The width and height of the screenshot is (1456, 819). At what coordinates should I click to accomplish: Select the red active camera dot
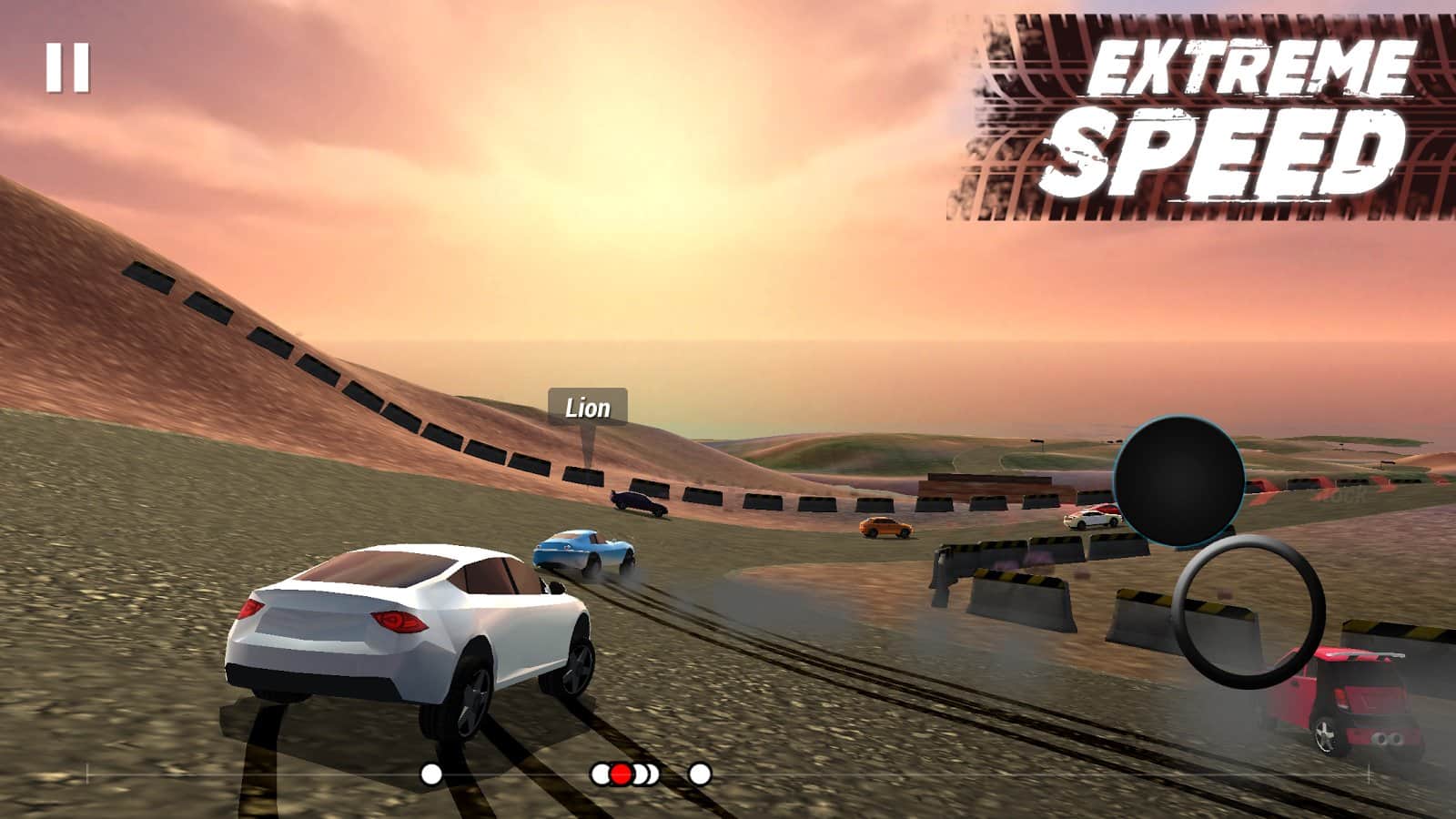click(x=622, y=775)
